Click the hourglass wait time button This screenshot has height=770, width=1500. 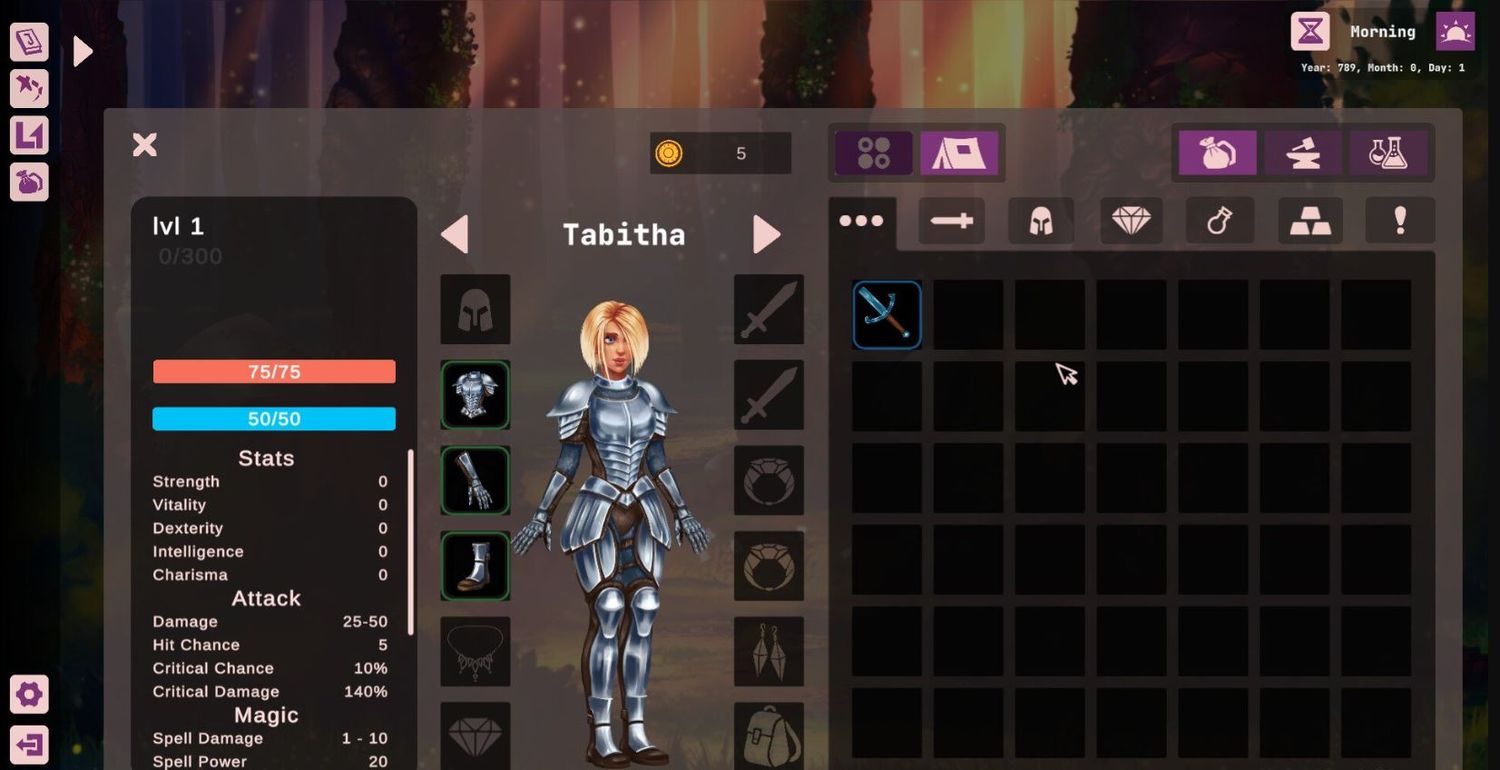click(1310, 32)
